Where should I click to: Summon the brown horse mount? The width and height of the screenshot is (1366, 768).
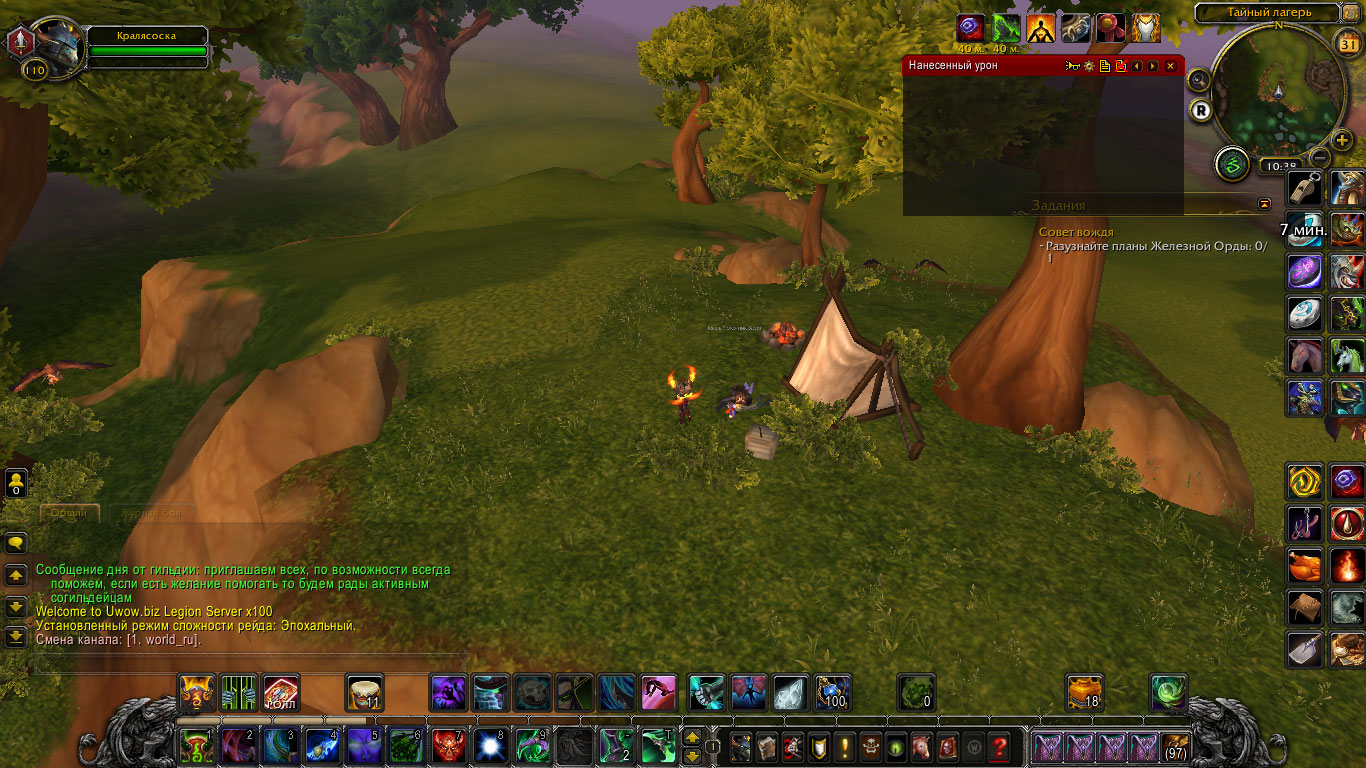pyautogui.click(x=1305, y=356)
